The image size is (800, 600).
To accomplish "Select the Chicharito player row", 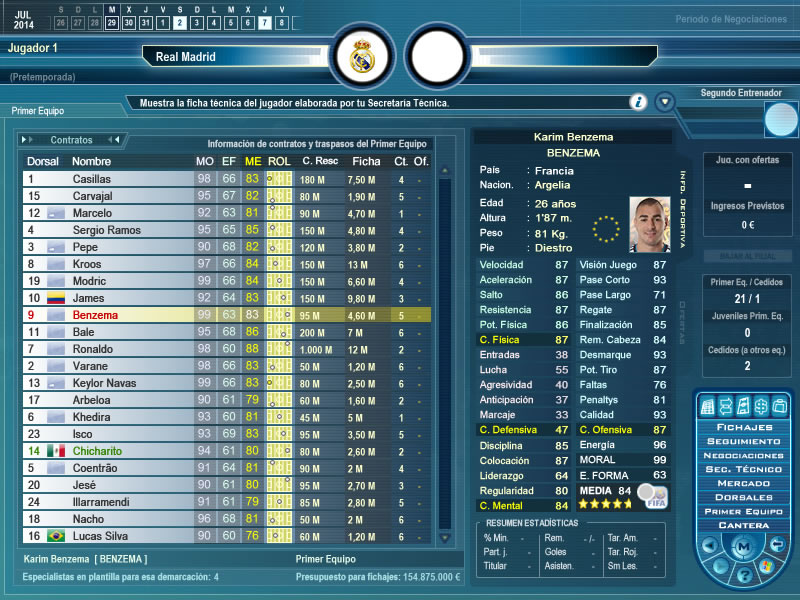I will [x=110, y=451].
